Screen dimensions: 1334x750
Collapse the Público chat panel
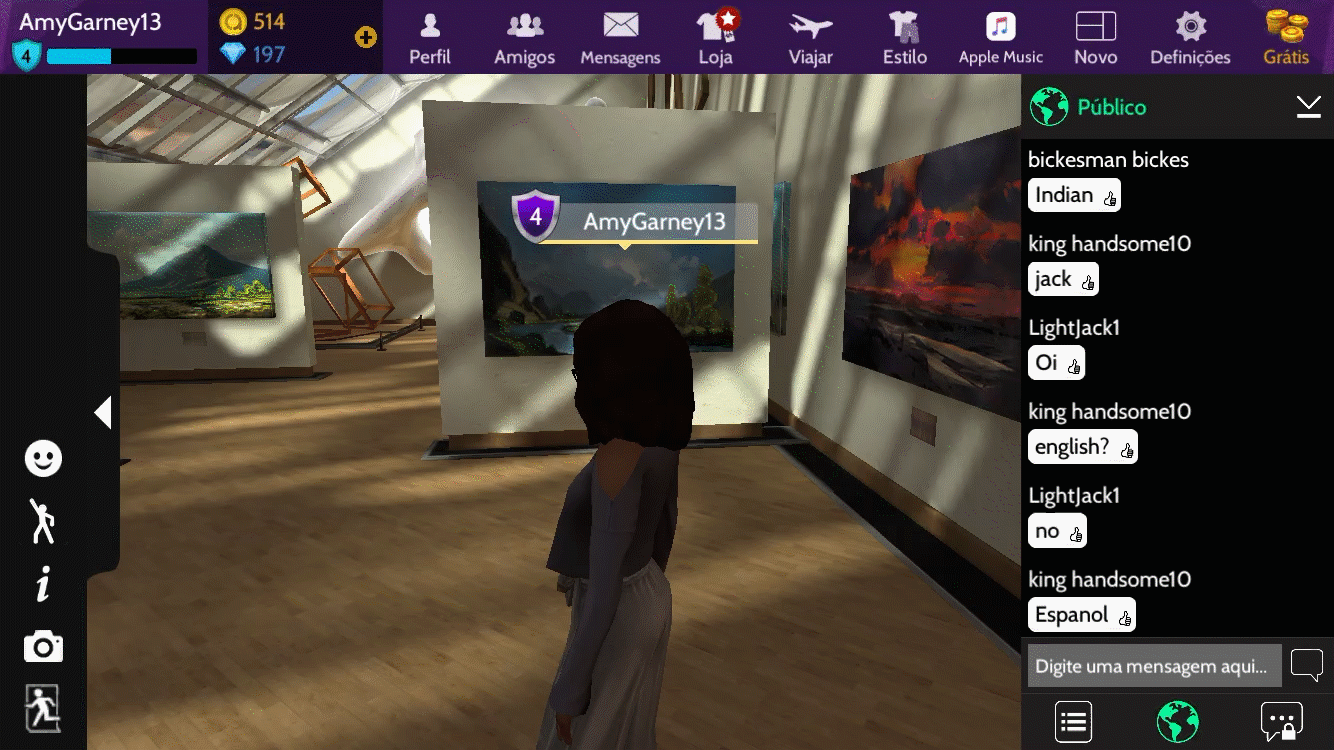click(1308, 107)
